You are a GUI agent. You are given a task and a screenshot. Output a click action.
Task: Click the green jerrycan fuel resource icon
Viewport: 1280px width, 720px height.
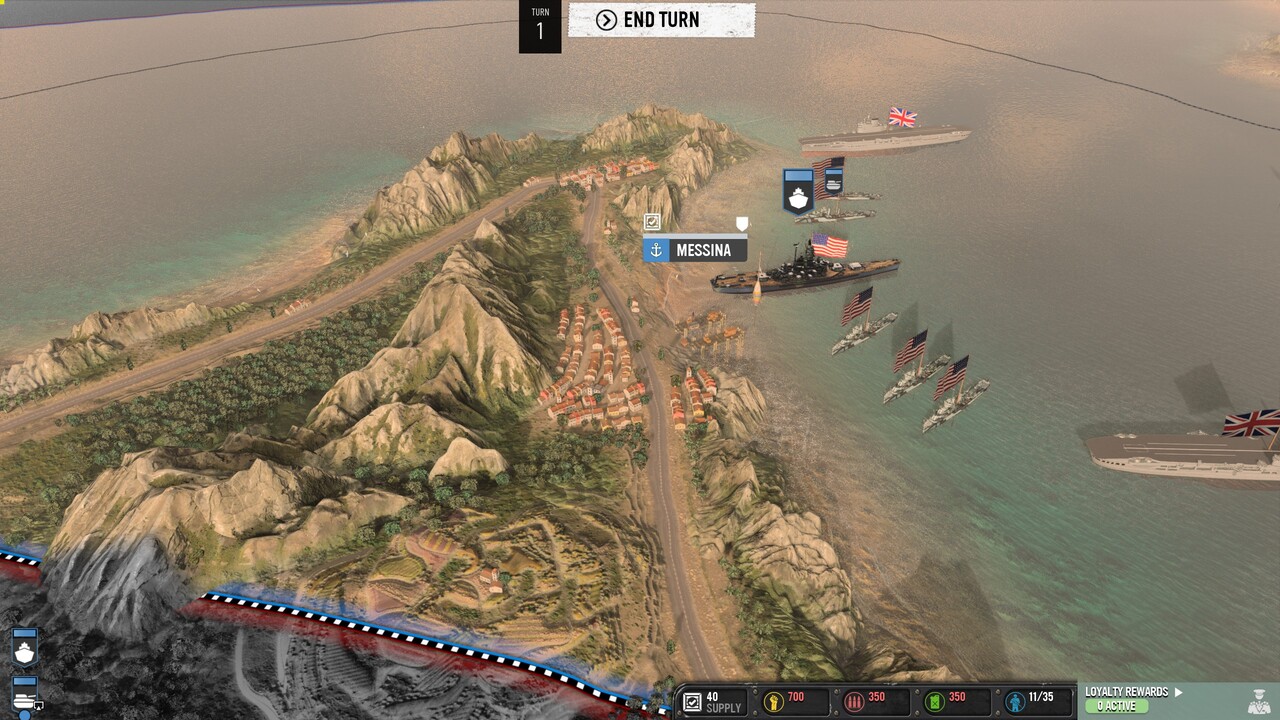tap(934, 702)
